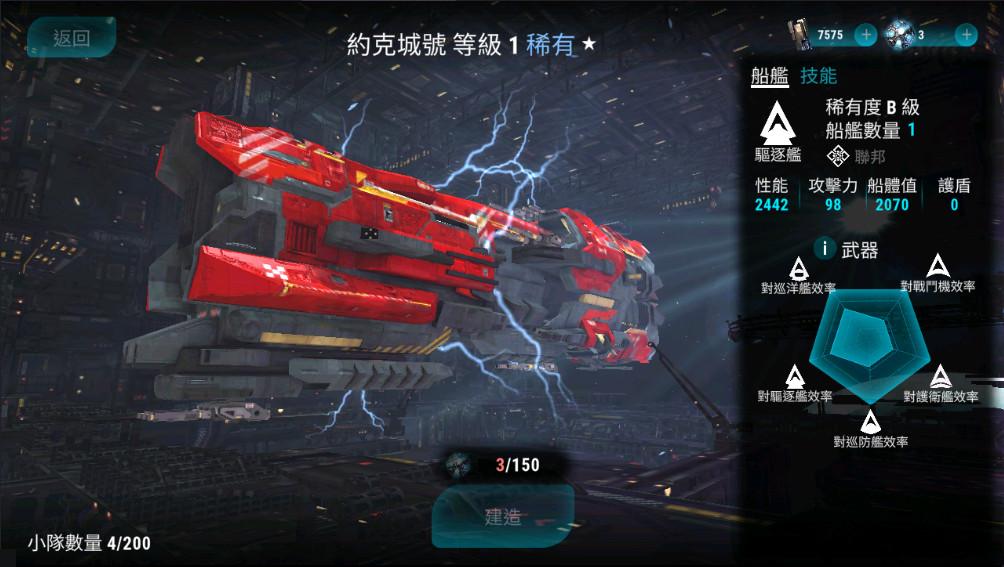
Task: Select the 對巡洋艦效率 icon on the radar chart
Action: 799,268
